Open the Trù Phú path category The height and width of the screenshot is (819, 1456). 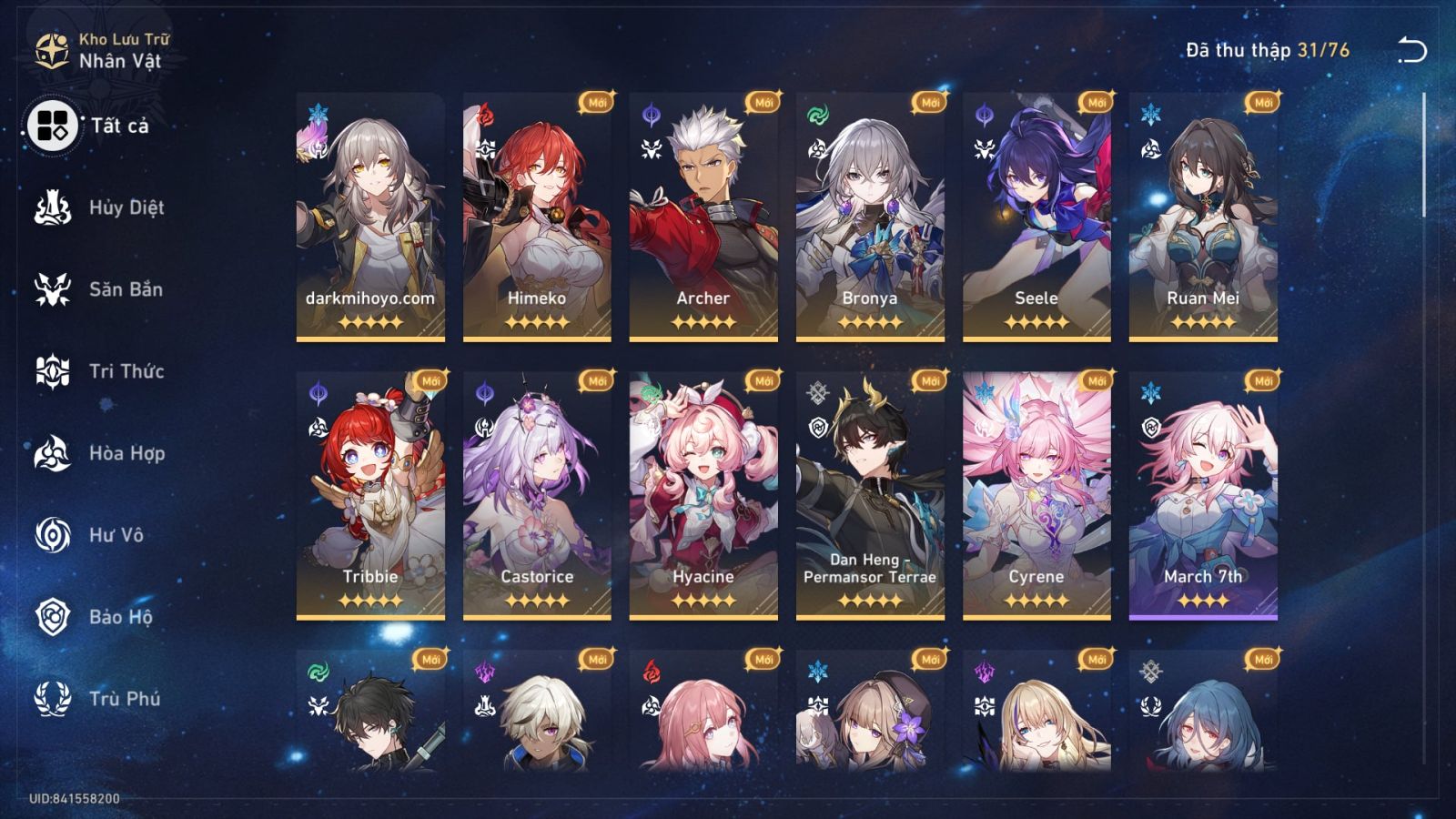click(x=53, y=699)
